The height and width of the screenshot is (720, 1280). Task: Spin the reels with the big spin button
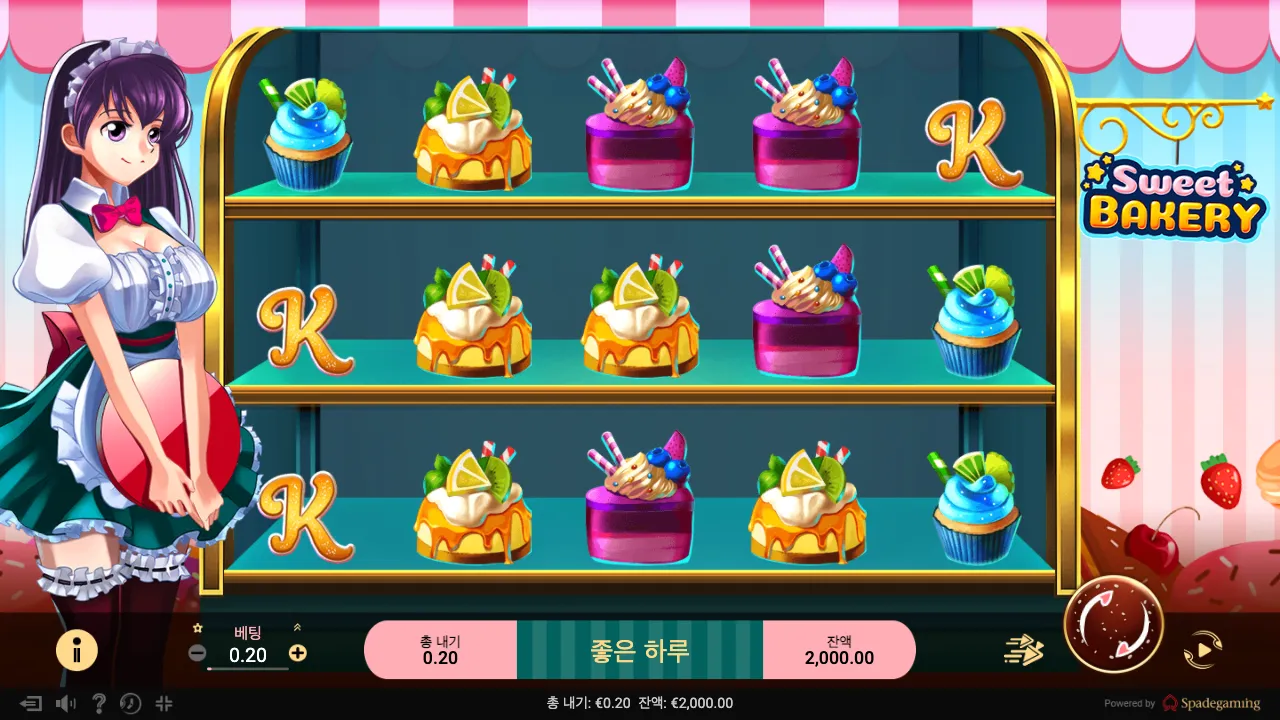pos(1113,625)
